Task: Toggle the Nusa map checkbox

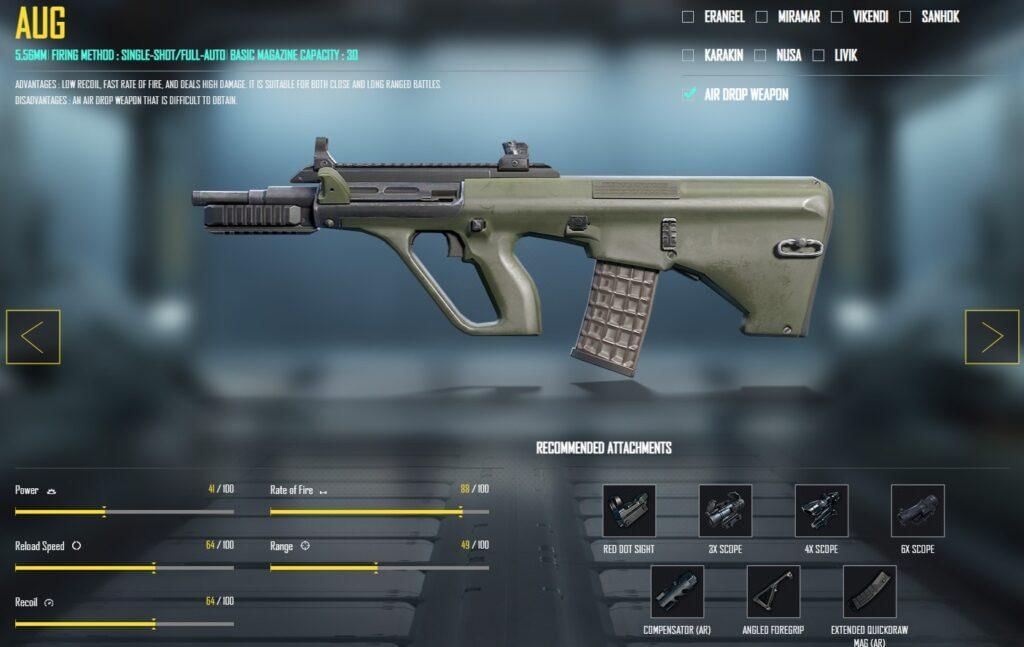Action: tap(760, 55)
